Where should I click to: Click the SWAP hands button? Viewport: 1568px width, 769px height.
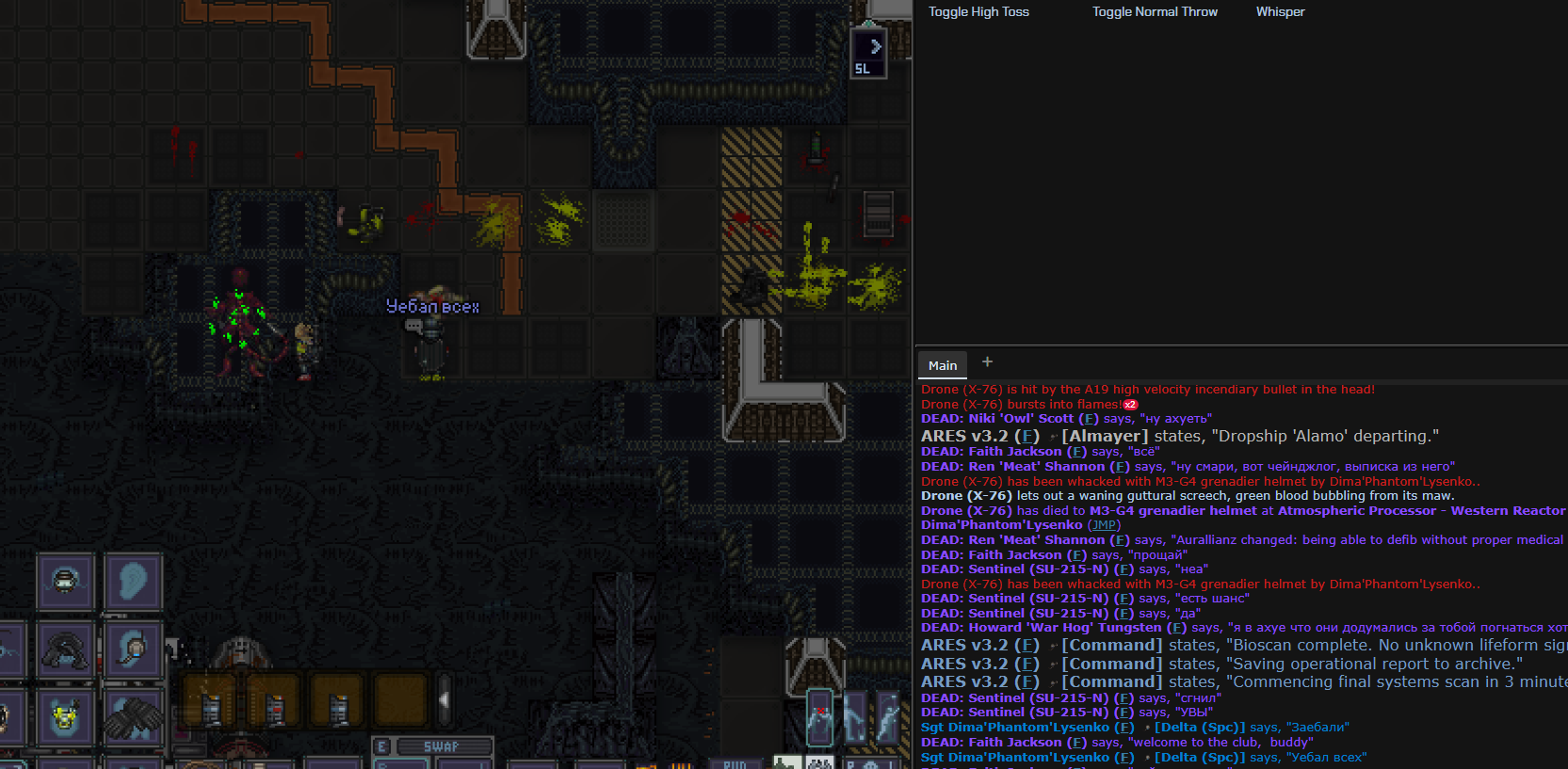[x=441, y=746]
